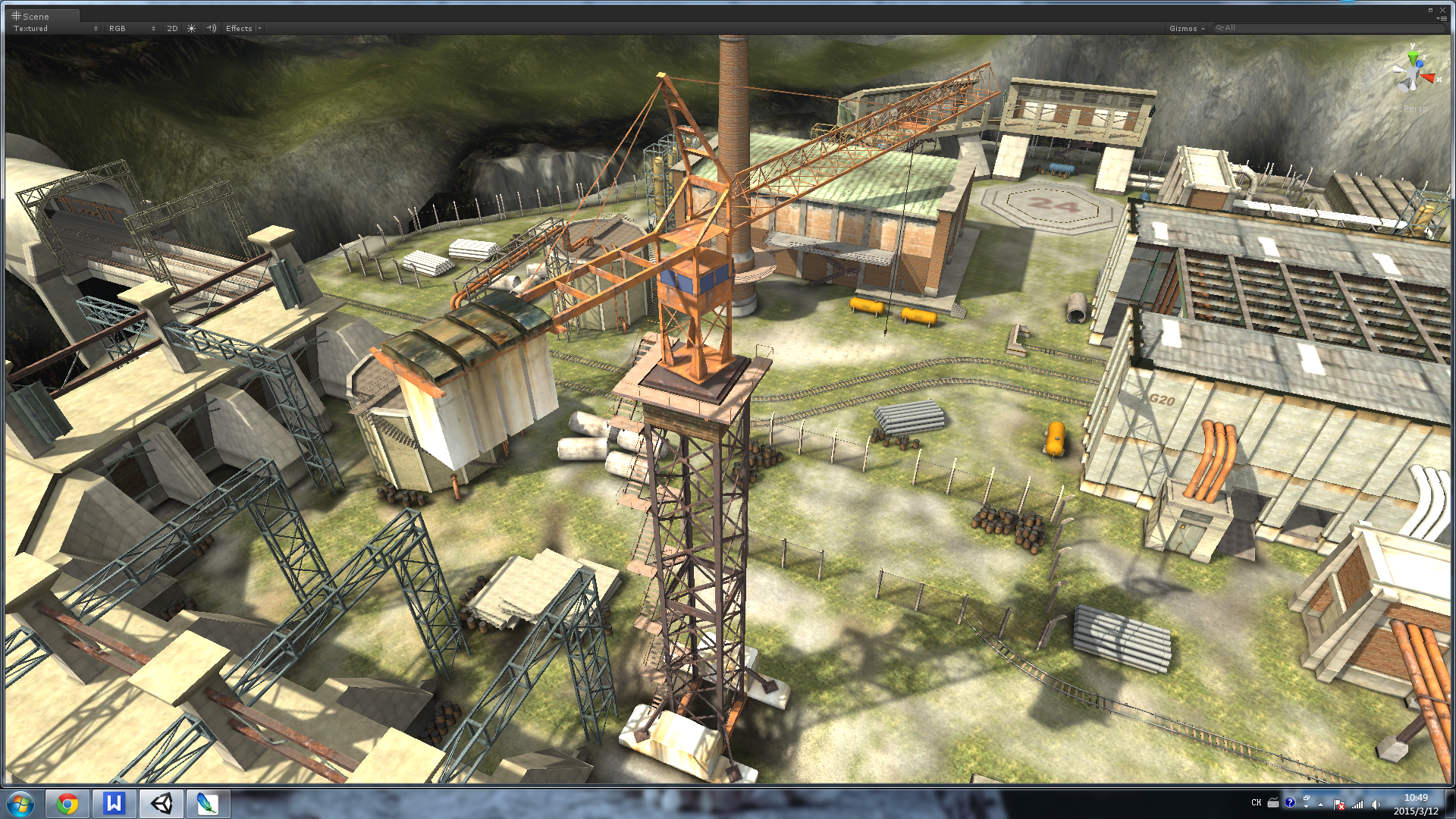Click the green Y axis cone on gizmo

(x=1413, y=57)
